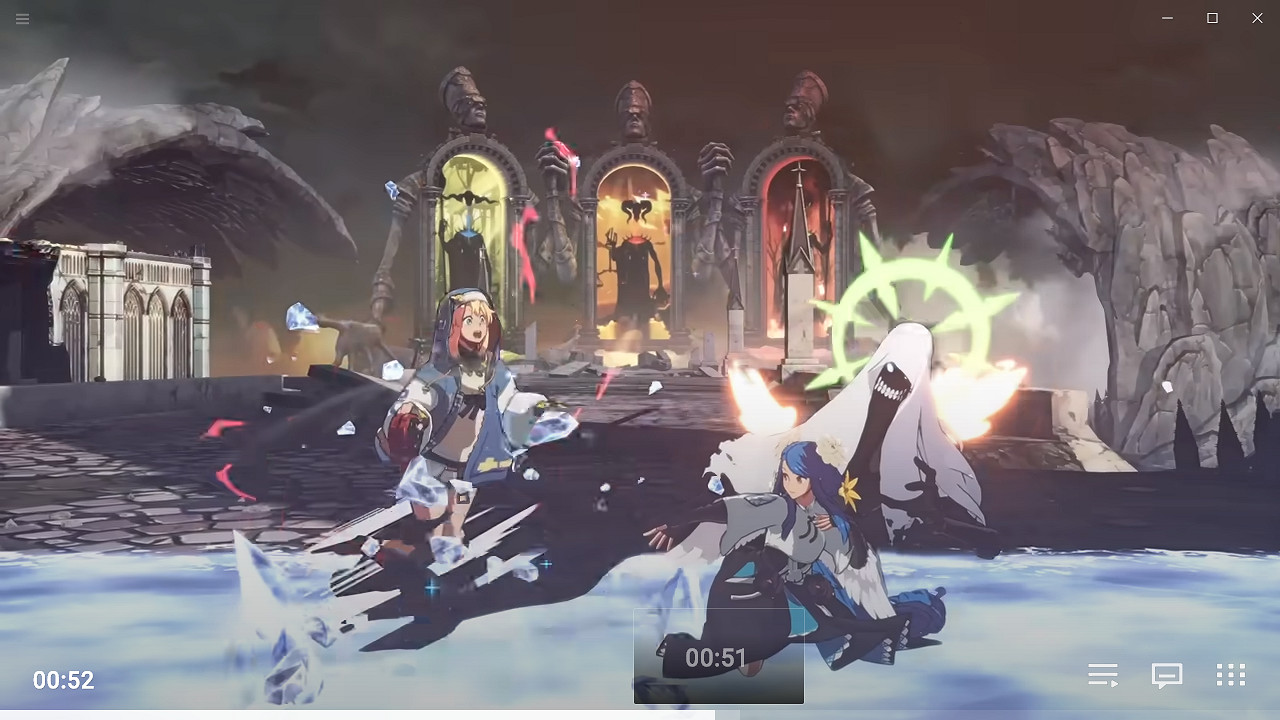Minimize the player window

coord(1167,18)
